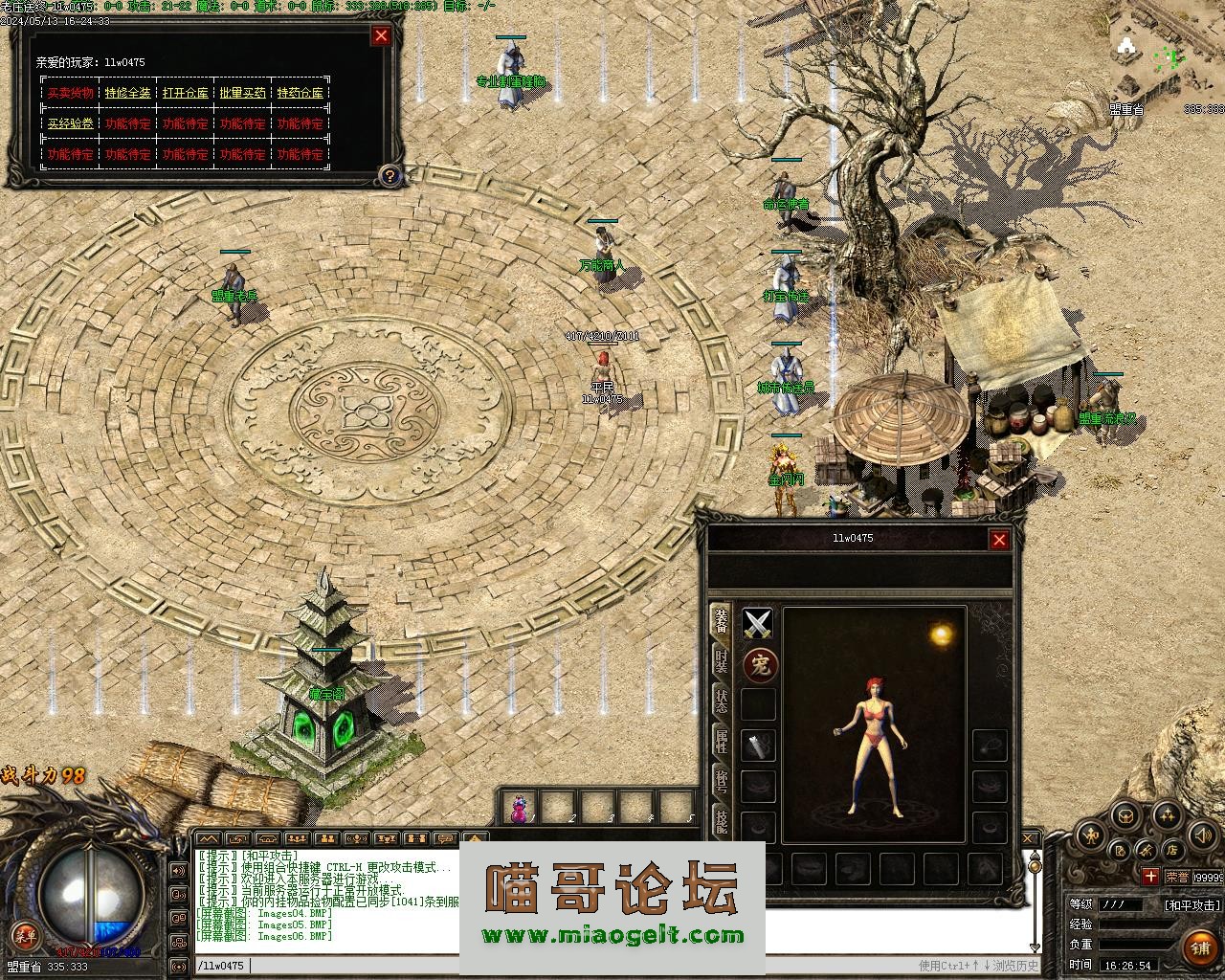The height and width of the screenshot is (980, 1225).
Task: Open the 宠 pet button
Action: pyautogui.click(x=760, y=665)
